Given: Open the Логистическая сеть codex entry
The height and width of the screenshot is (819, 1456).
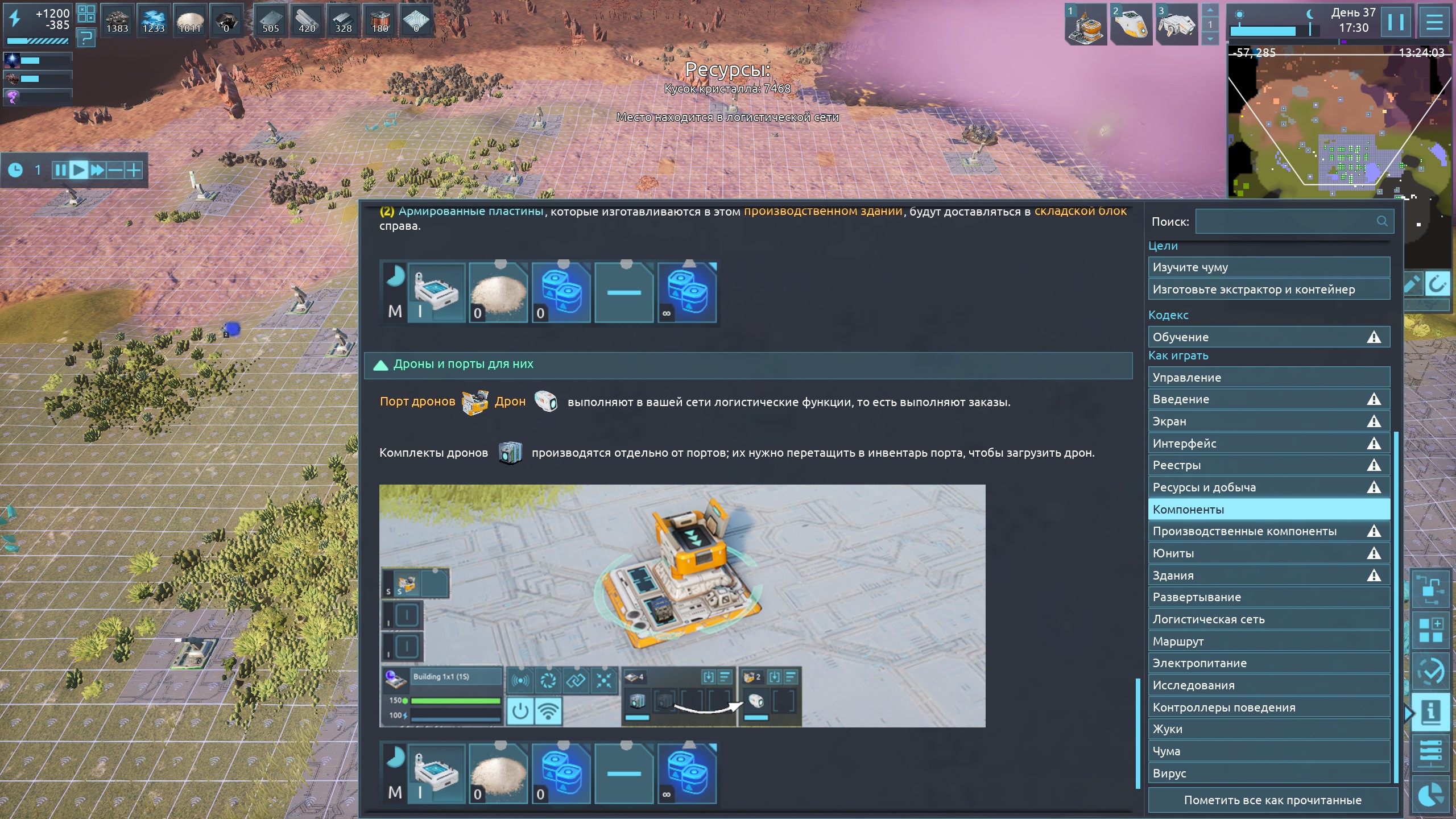Looking at the screenshot, I should tap(1268, 619).
